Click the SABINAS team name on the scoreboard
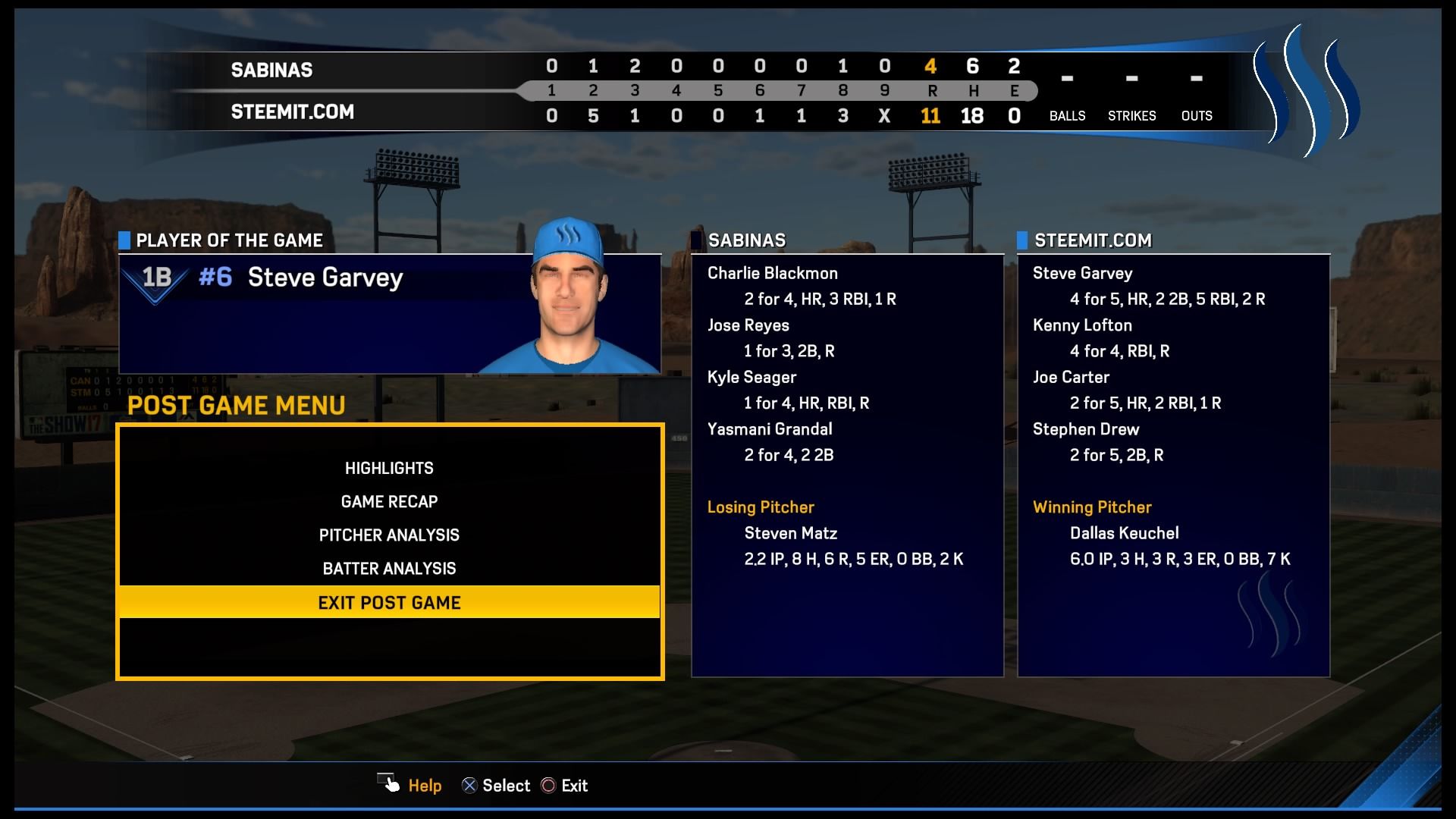Viewport: 1456px width, 819px height. coord(271,70)
